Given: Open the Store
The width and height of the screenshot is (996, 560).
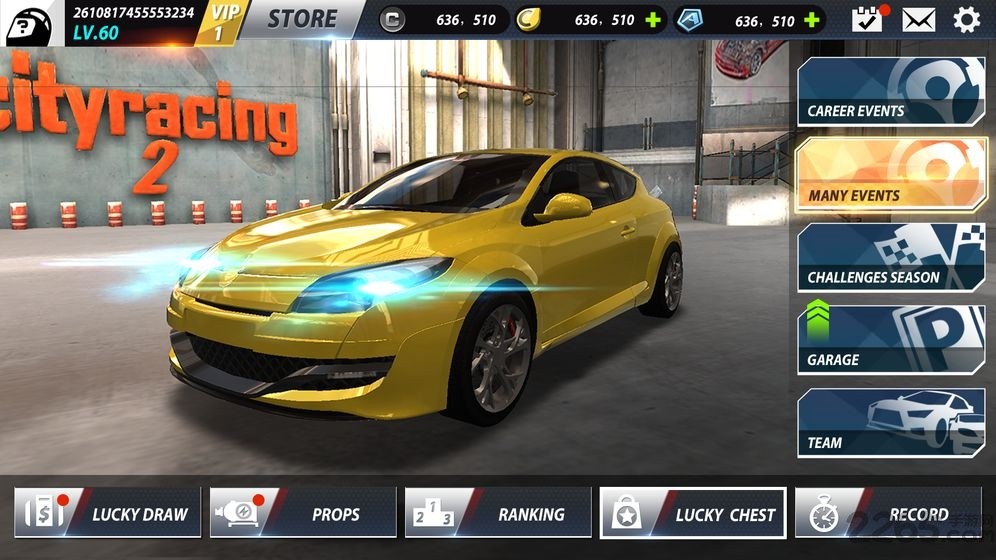Looking at the screenshot, I should tap(302, 19).
